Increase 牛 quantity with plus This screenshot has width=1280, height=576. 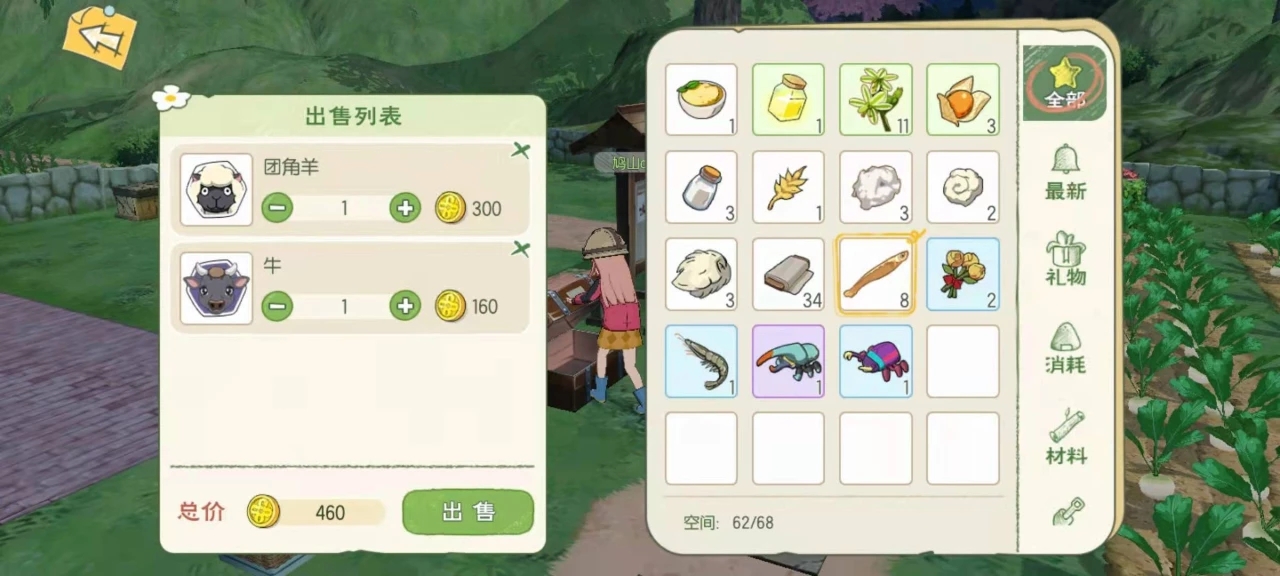(404, 306)
